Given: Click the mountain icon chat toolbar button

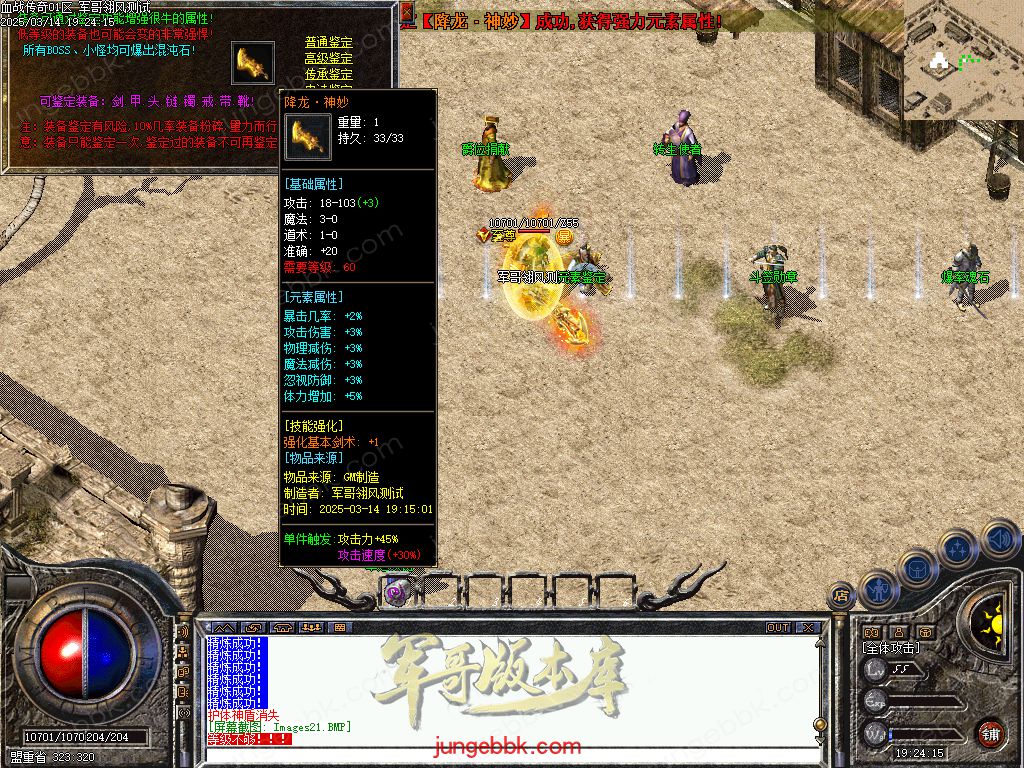Looking at the screenshot, I should pos(223,628).
